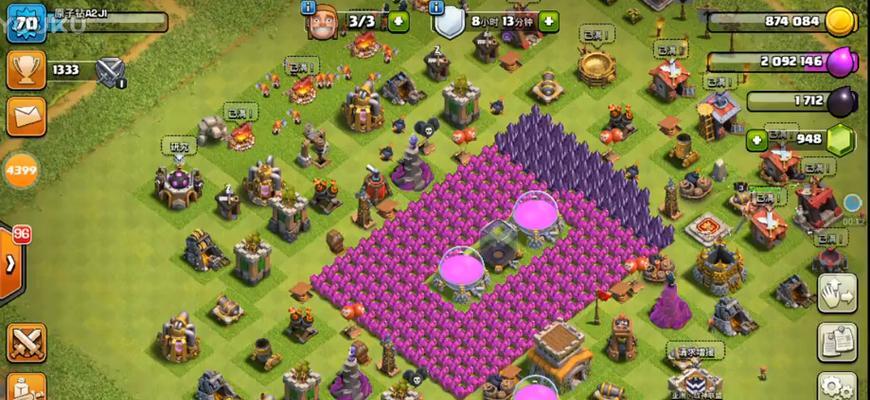Open the clipboard notes button
This screenshot has width=870, height=400.
point(836,342)
